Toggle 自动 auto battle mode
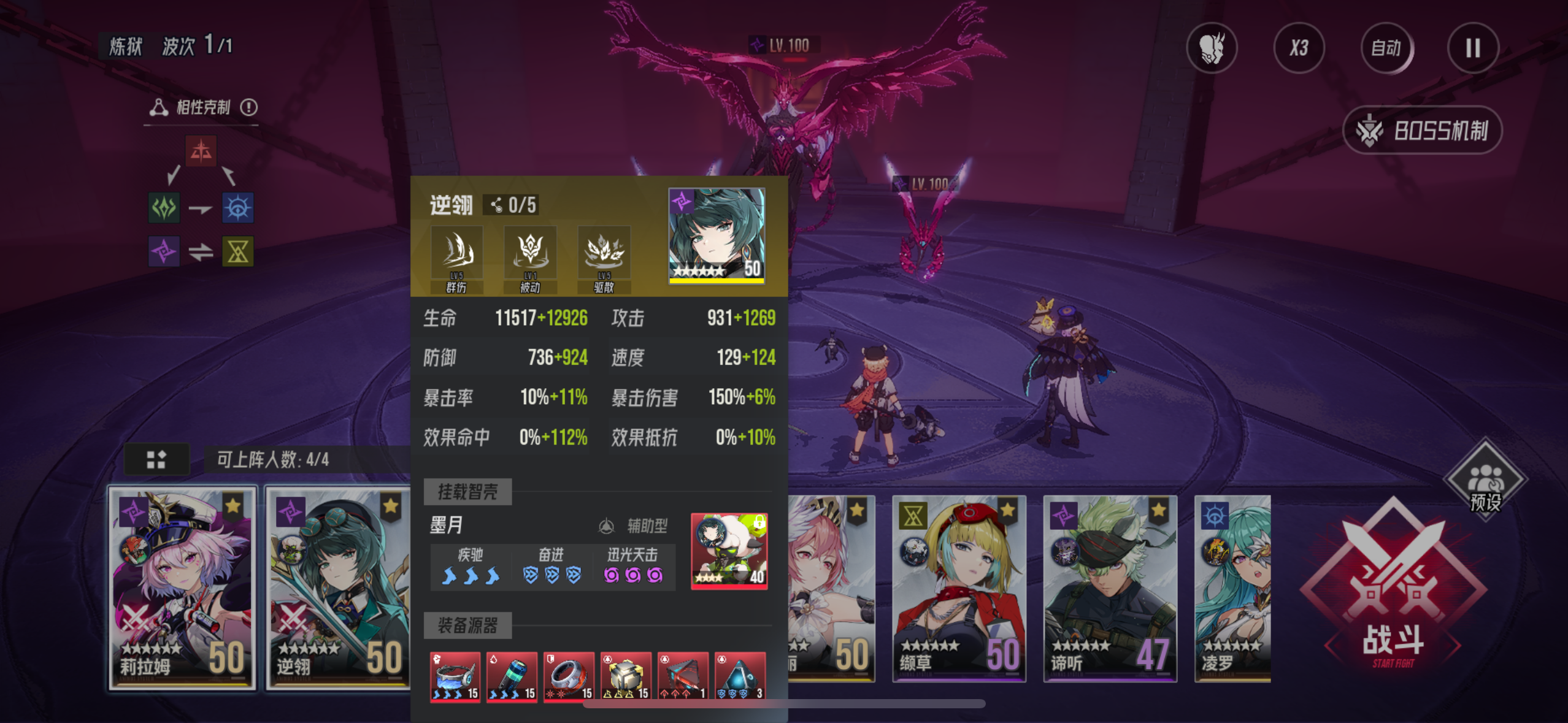Screen dimensions: 1568x723 [1386, 48]
